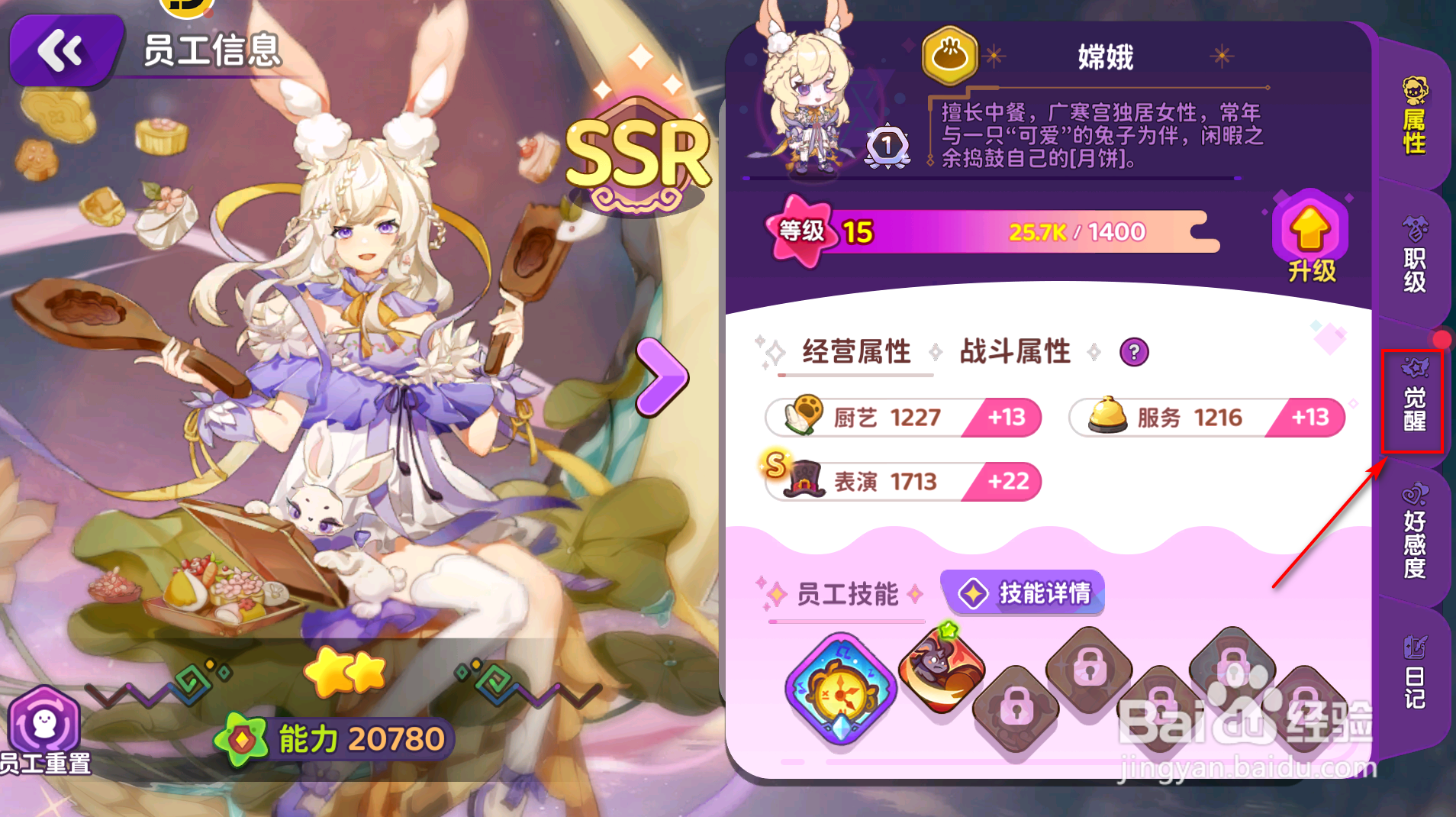Toggle the 经营属性 attribute view
Viewport: 1456px width, 817px height.
(x=855, y=352)
